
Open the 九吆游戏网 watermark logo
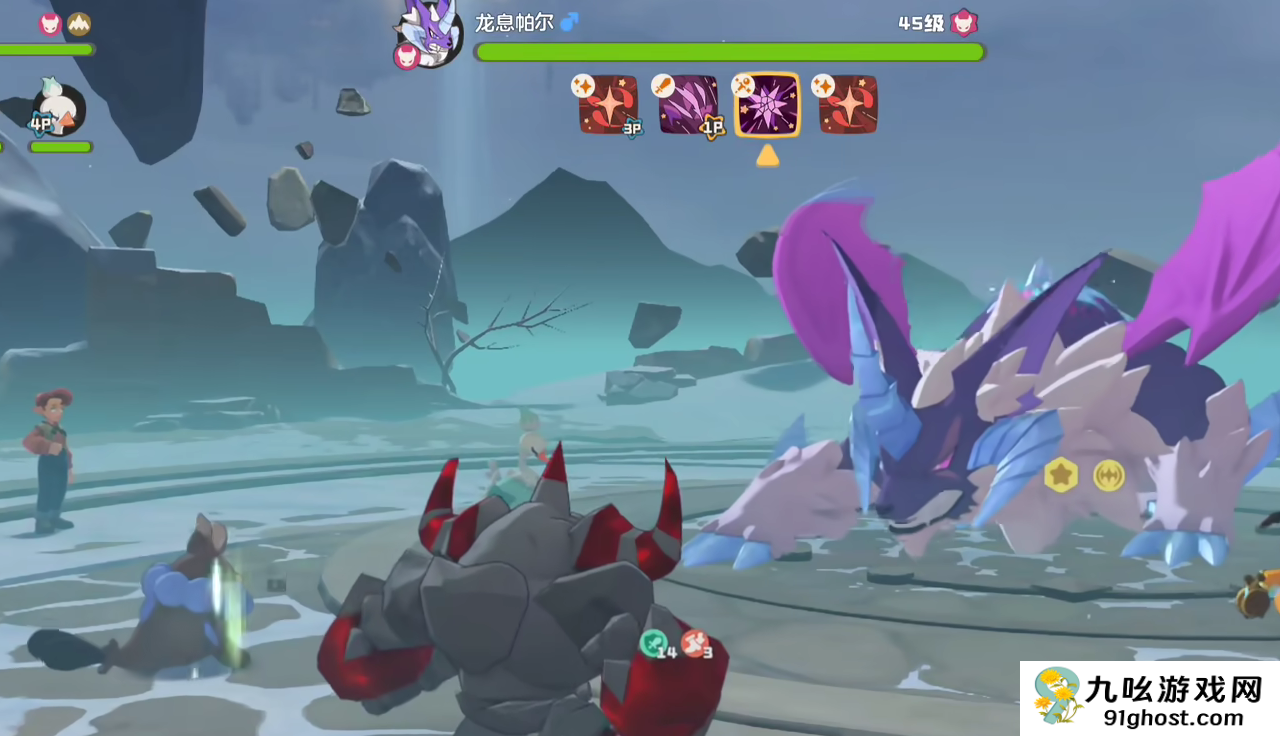[x=1150, y=698]
